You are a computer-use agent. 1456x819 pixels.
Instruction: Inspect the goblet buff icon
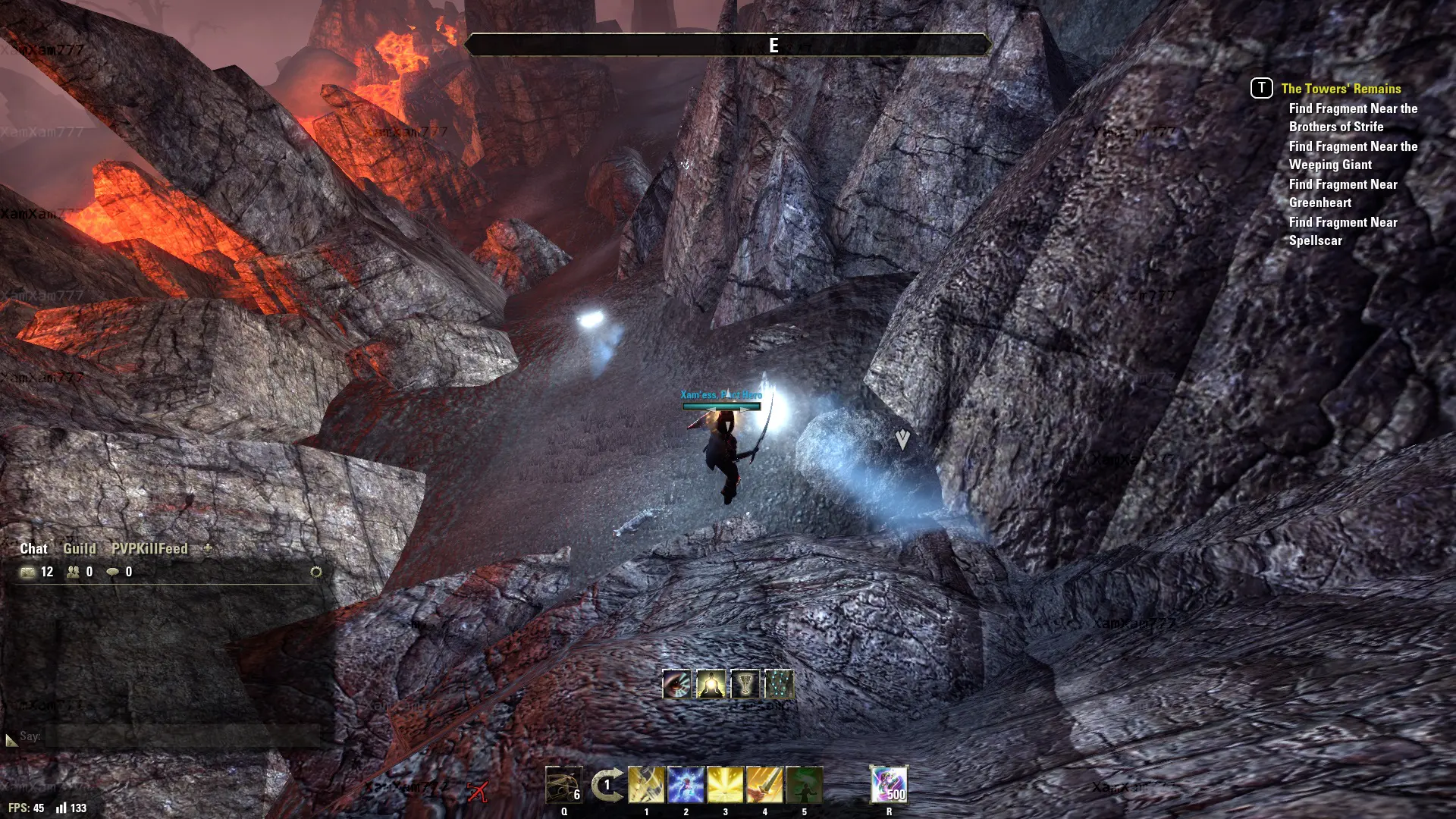coord(745,684)
